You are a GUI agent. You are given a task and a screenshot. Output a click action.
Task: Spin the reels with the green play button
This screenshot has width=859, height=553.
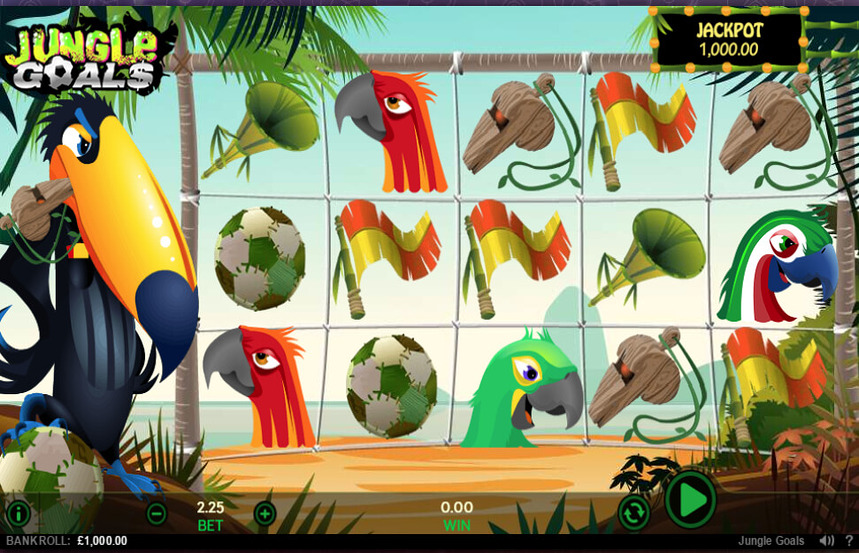[690, 499]
